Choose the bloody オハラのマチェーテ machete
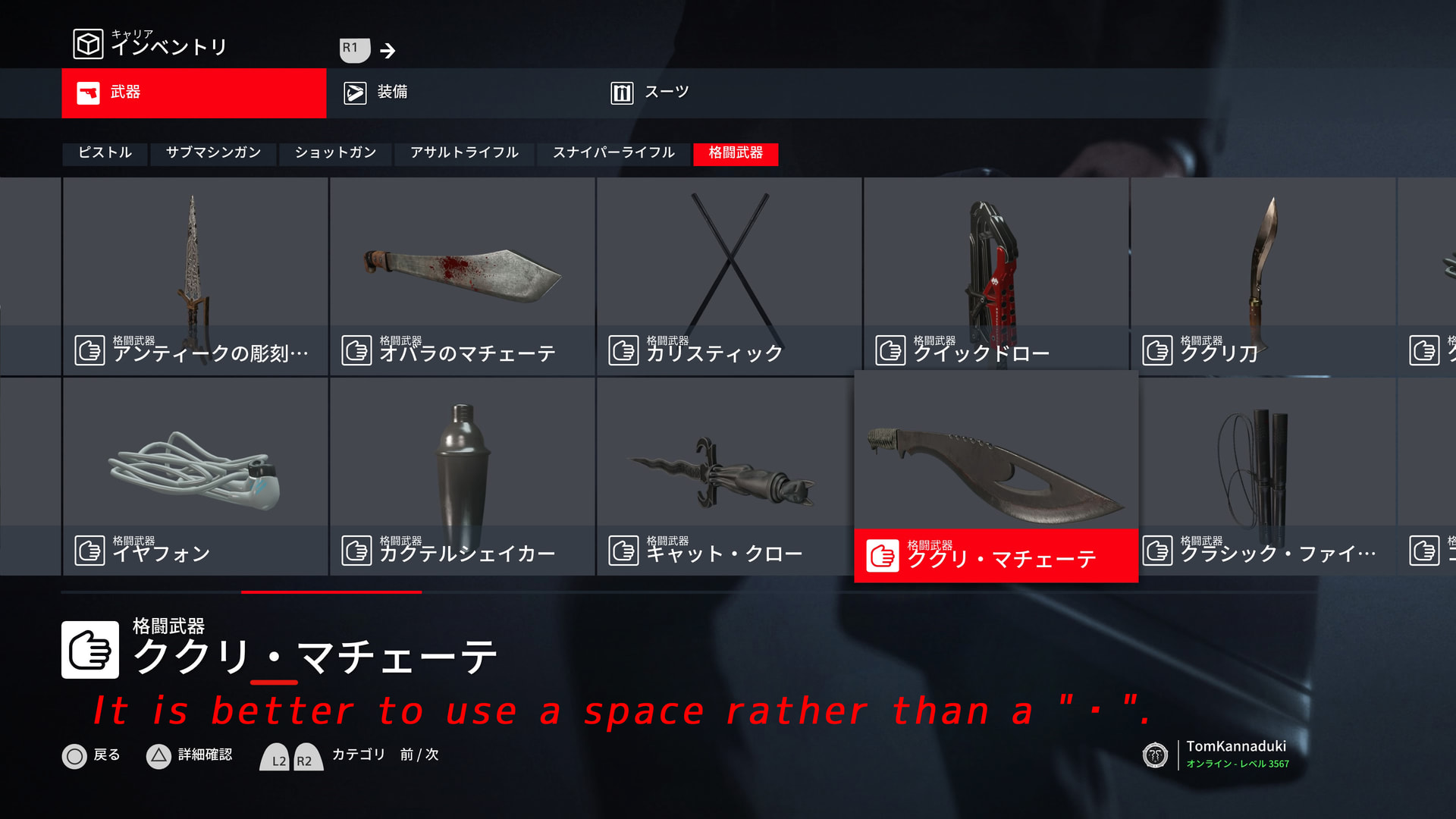 click(x=463, y=277)
